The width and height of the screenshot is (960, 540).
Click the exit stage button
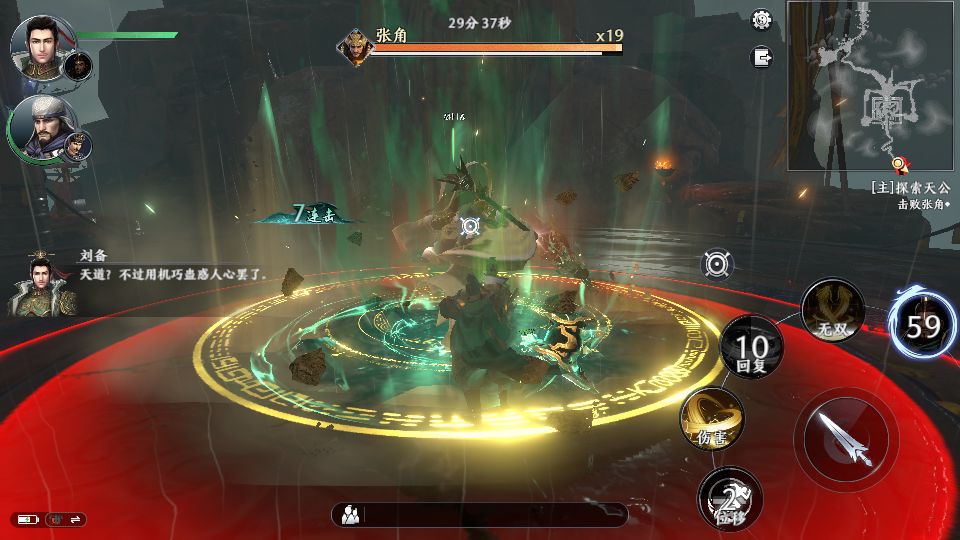pyautogui.click(x=762, y=57)
